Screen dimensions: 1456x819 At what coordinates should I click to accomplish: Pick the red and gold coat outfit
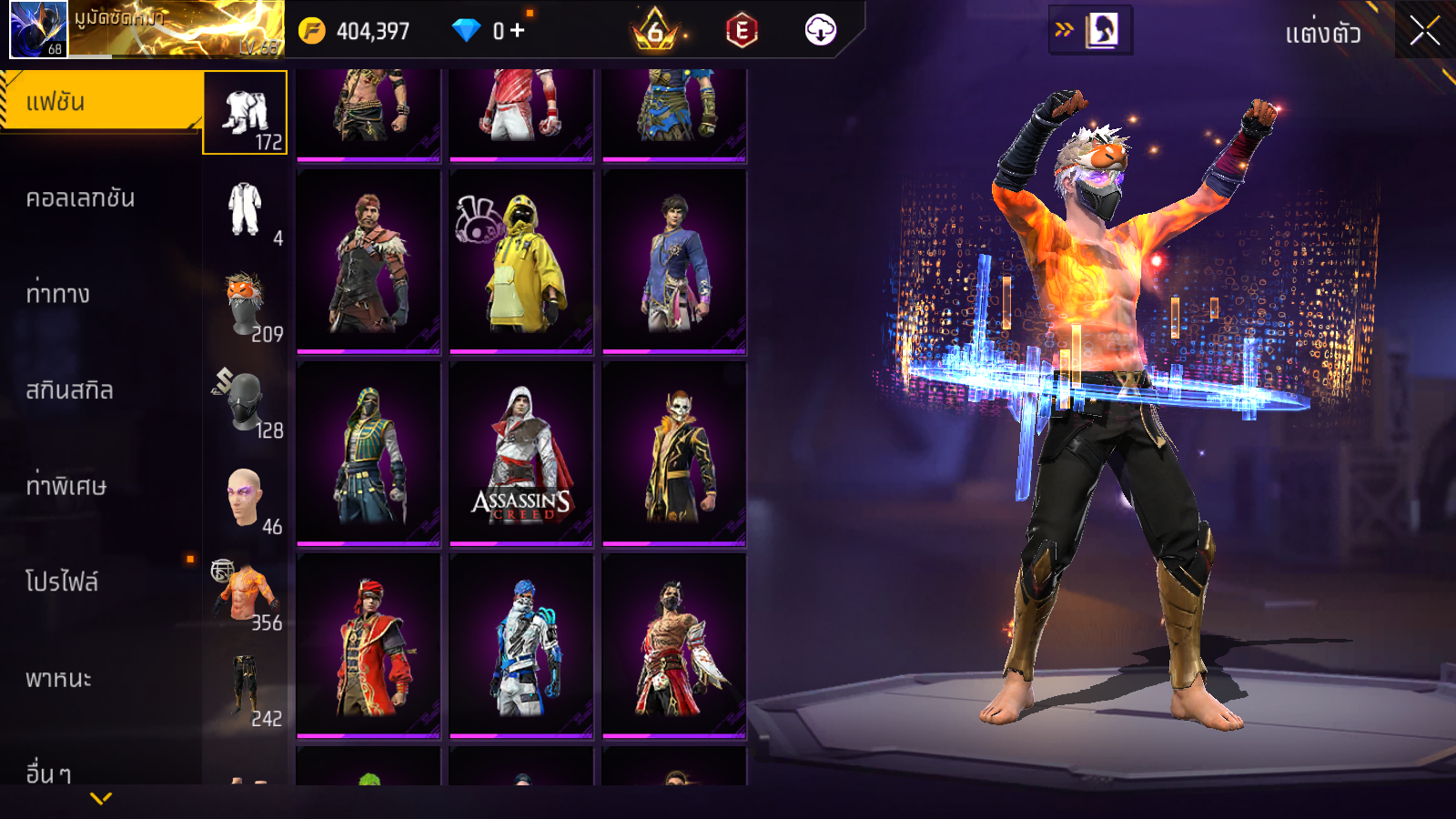[x=369, y=646]
